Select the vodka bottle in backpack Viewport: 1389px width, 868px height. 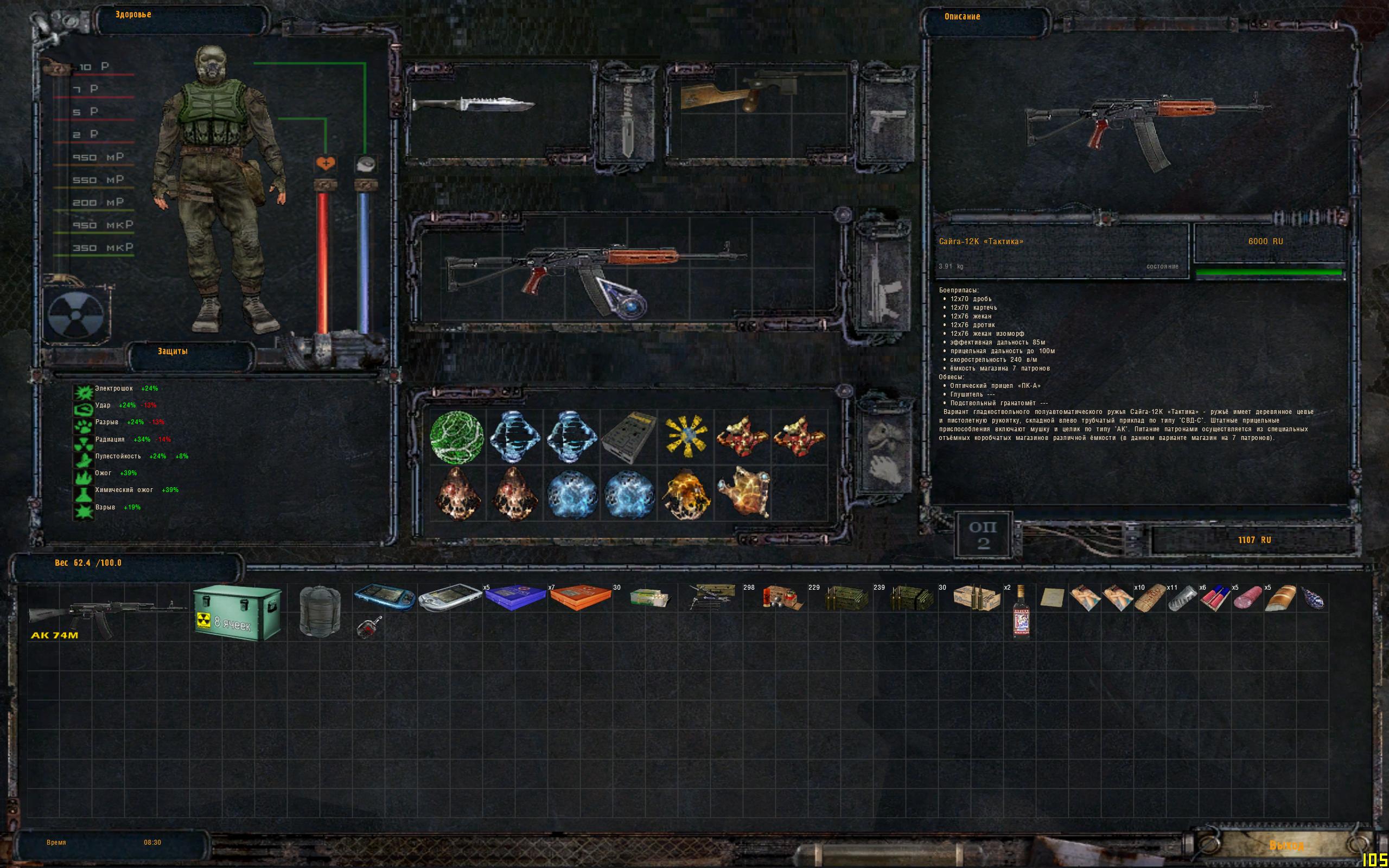1021,612
